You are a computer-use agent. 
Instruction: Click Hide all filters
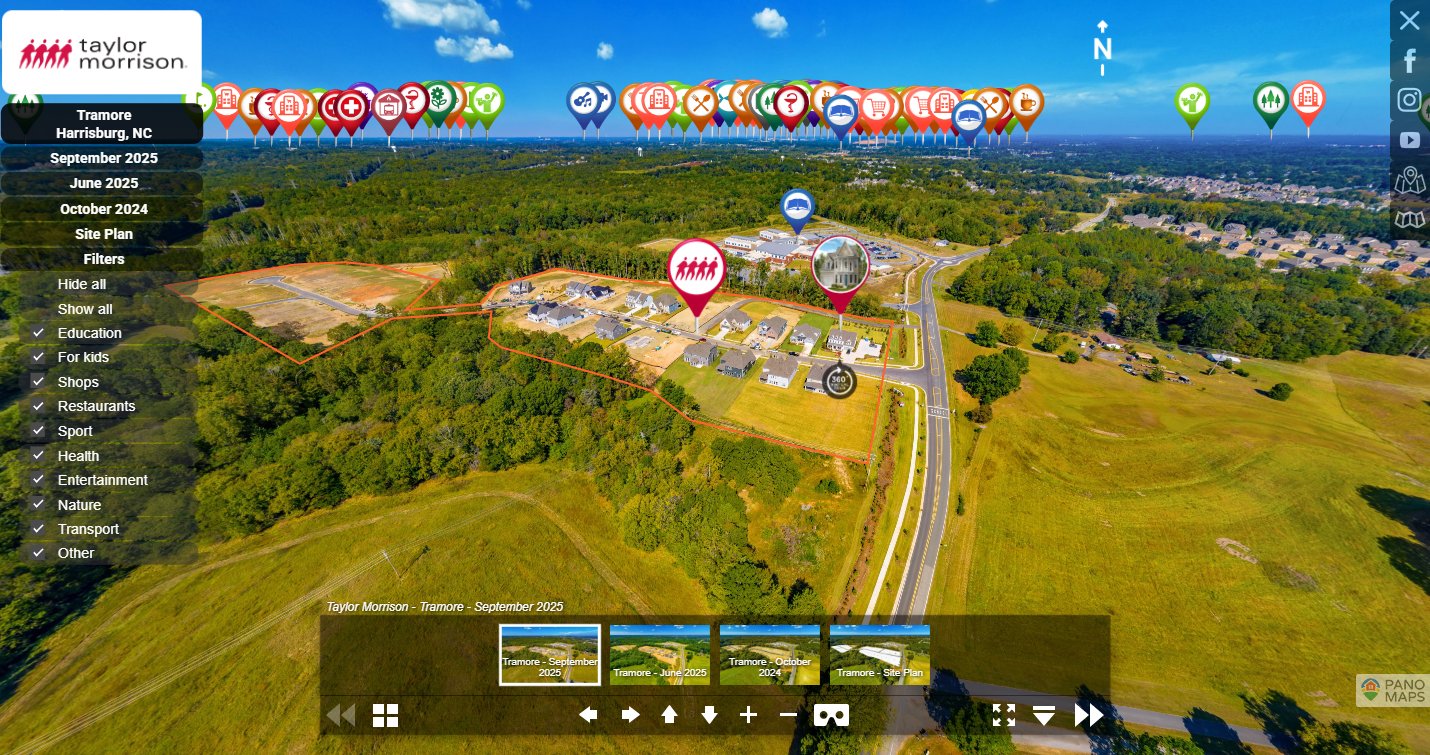tap(82, 284)
